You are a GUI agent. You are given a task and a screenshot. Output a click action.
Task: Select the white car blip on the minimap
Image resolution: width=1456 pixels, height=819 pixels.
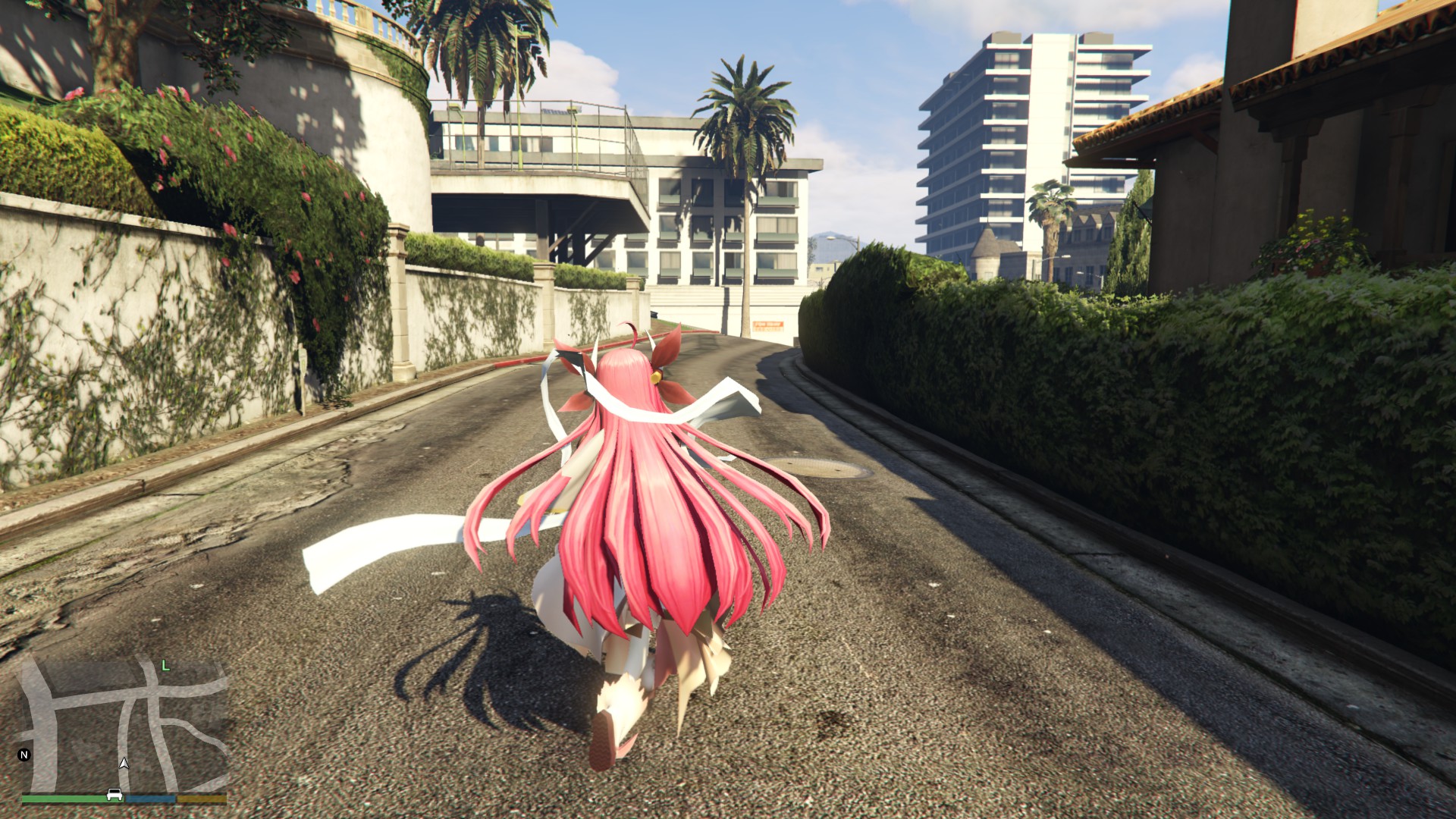coord(115,794)
